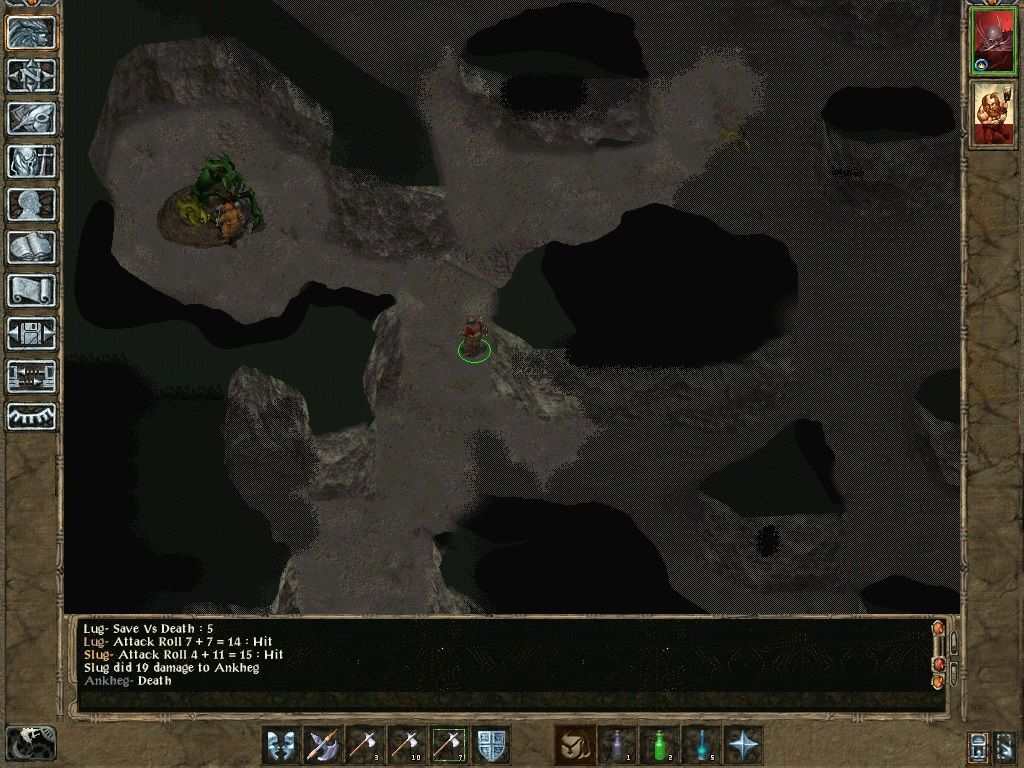Screen dimensions: 1024x768
Task: Equip the large battle axe weapon slot
Action: pos(323,745)
